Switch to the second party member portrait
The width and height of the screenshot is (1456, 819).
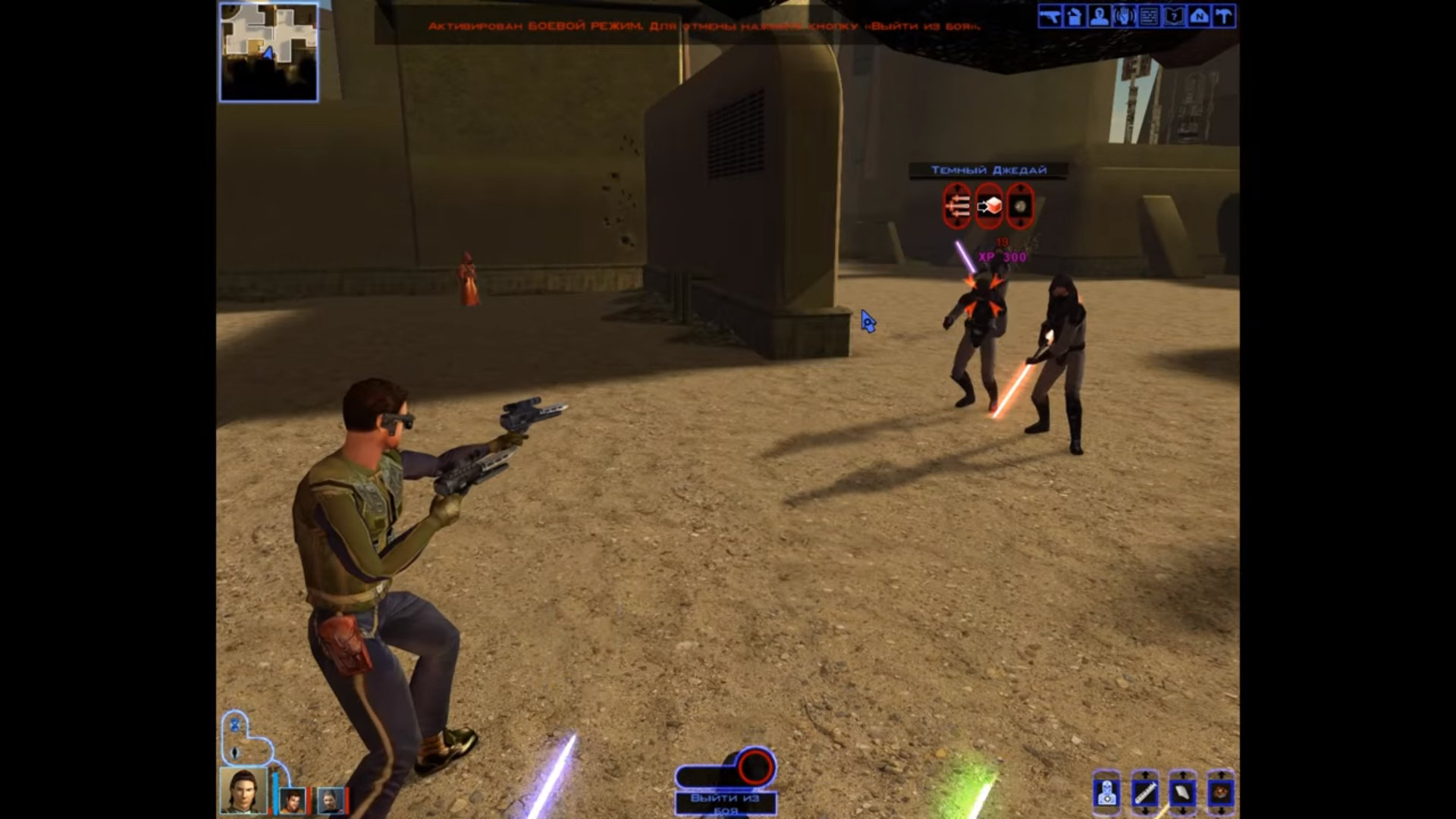tap(292, 800)
